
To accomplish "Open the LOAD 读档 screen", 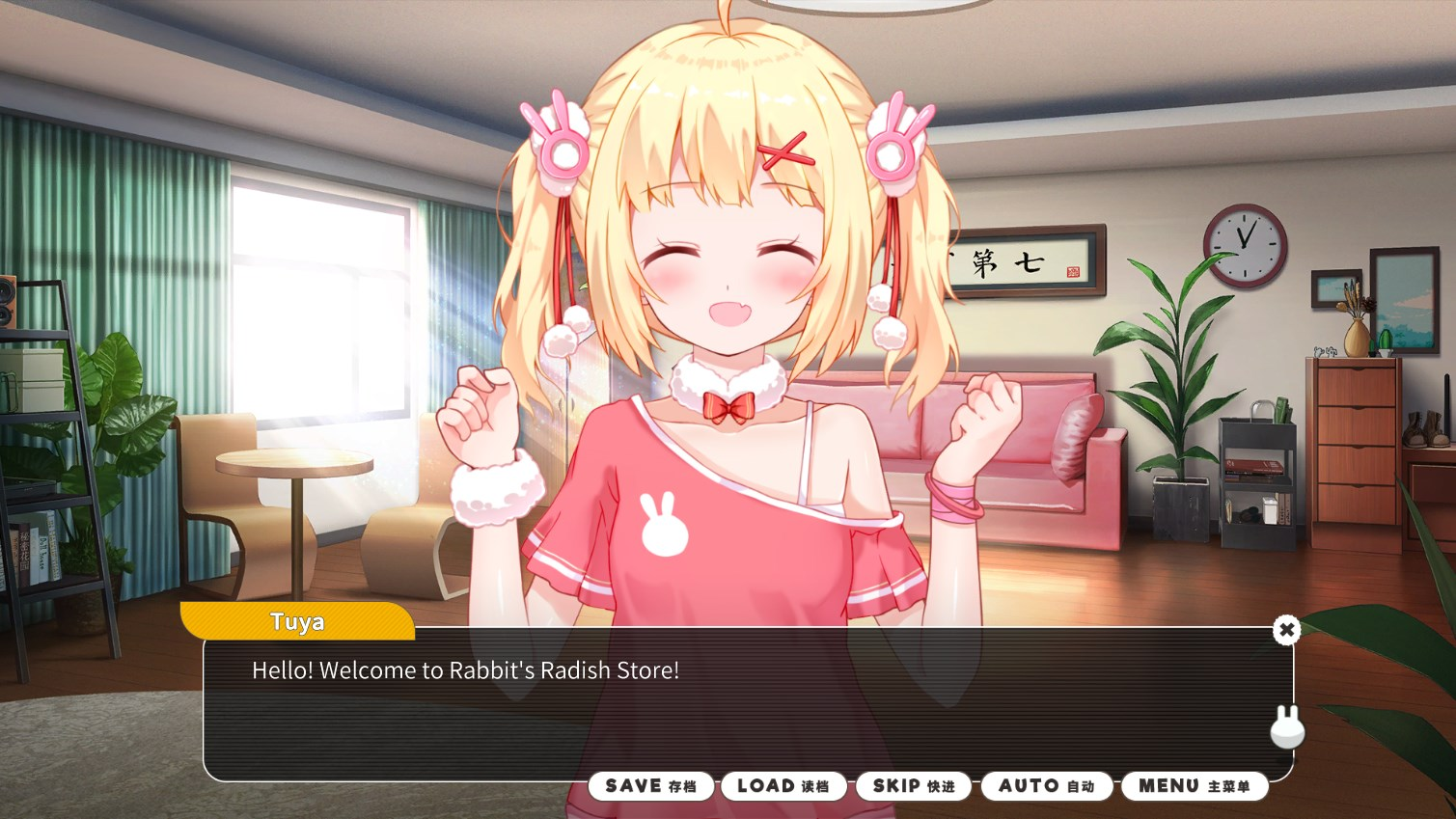I will click(783, 785).
